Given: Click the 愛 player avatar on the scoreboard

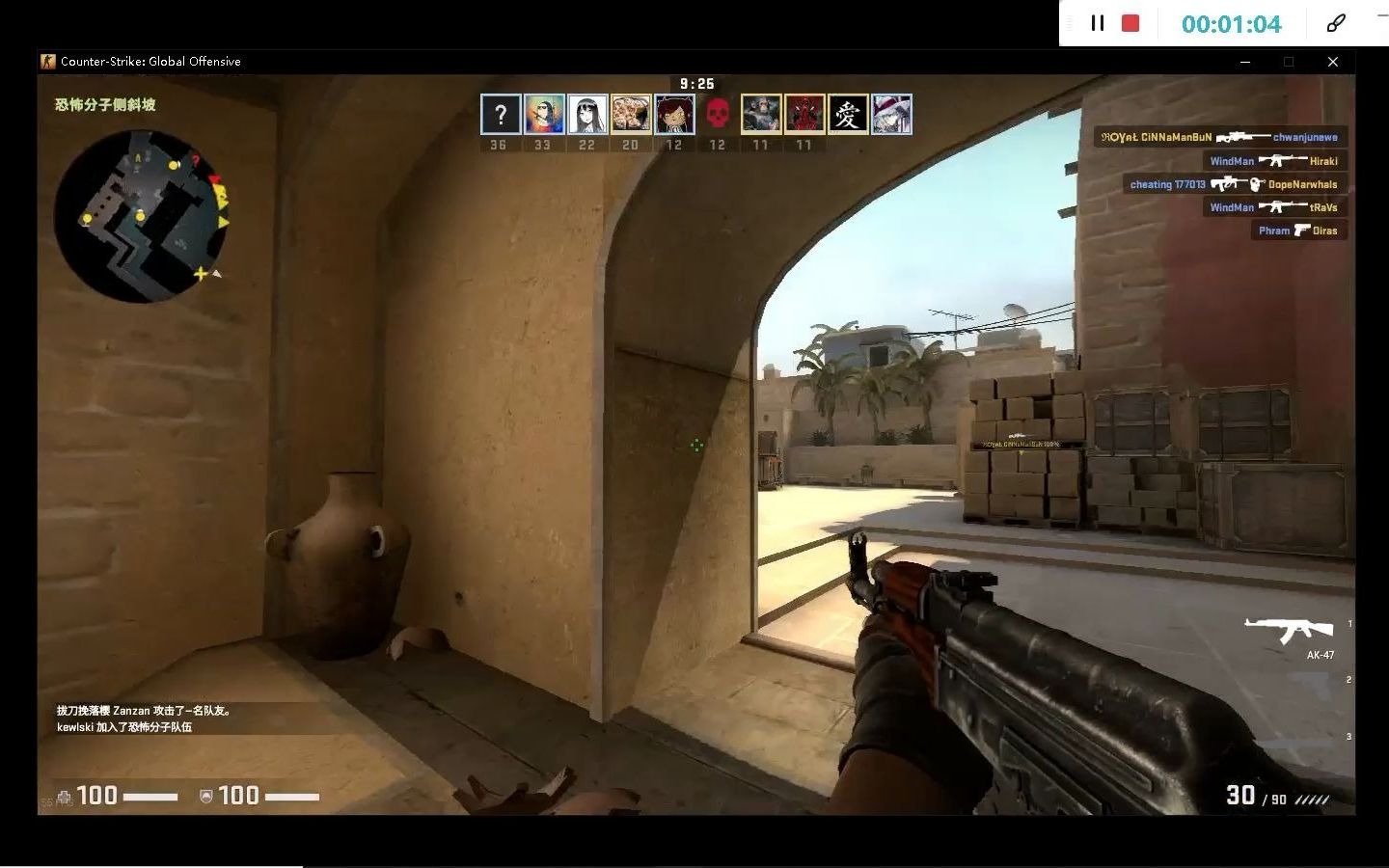Looking at the screenshot, I should coord(847,114).
